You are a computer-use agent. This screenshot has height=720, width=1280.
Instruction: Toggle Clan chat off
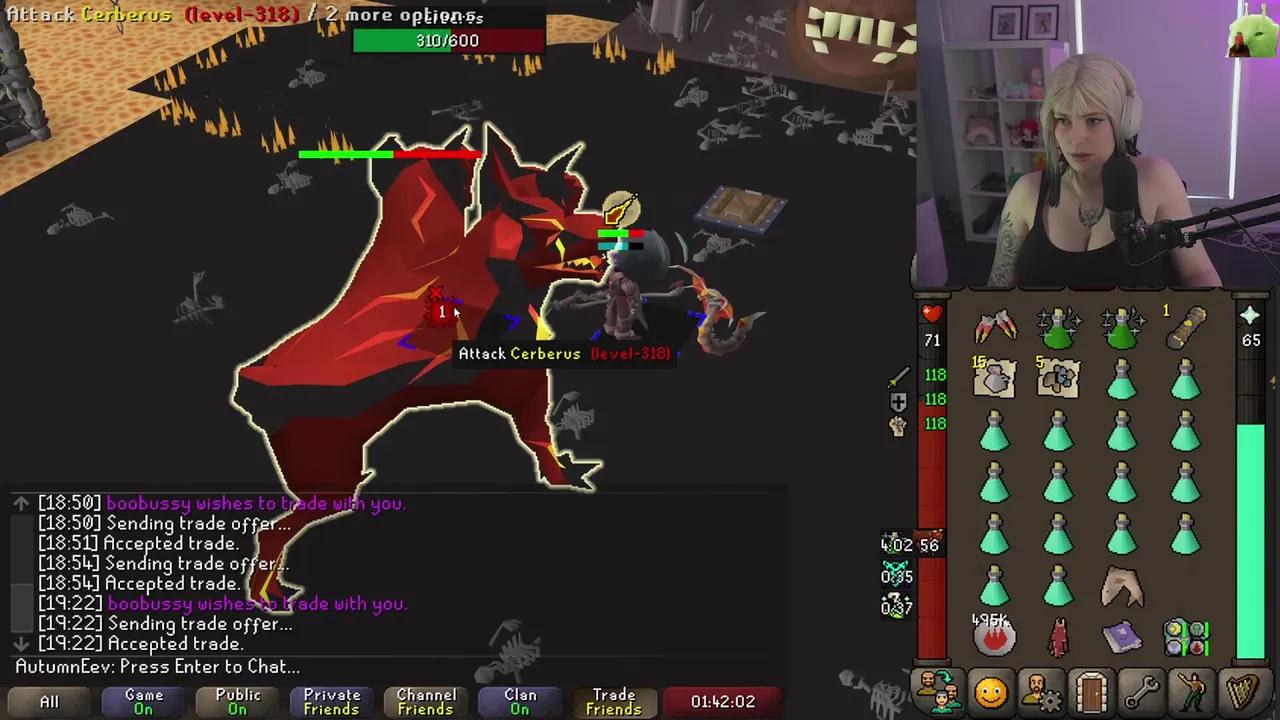click(519, 701)
